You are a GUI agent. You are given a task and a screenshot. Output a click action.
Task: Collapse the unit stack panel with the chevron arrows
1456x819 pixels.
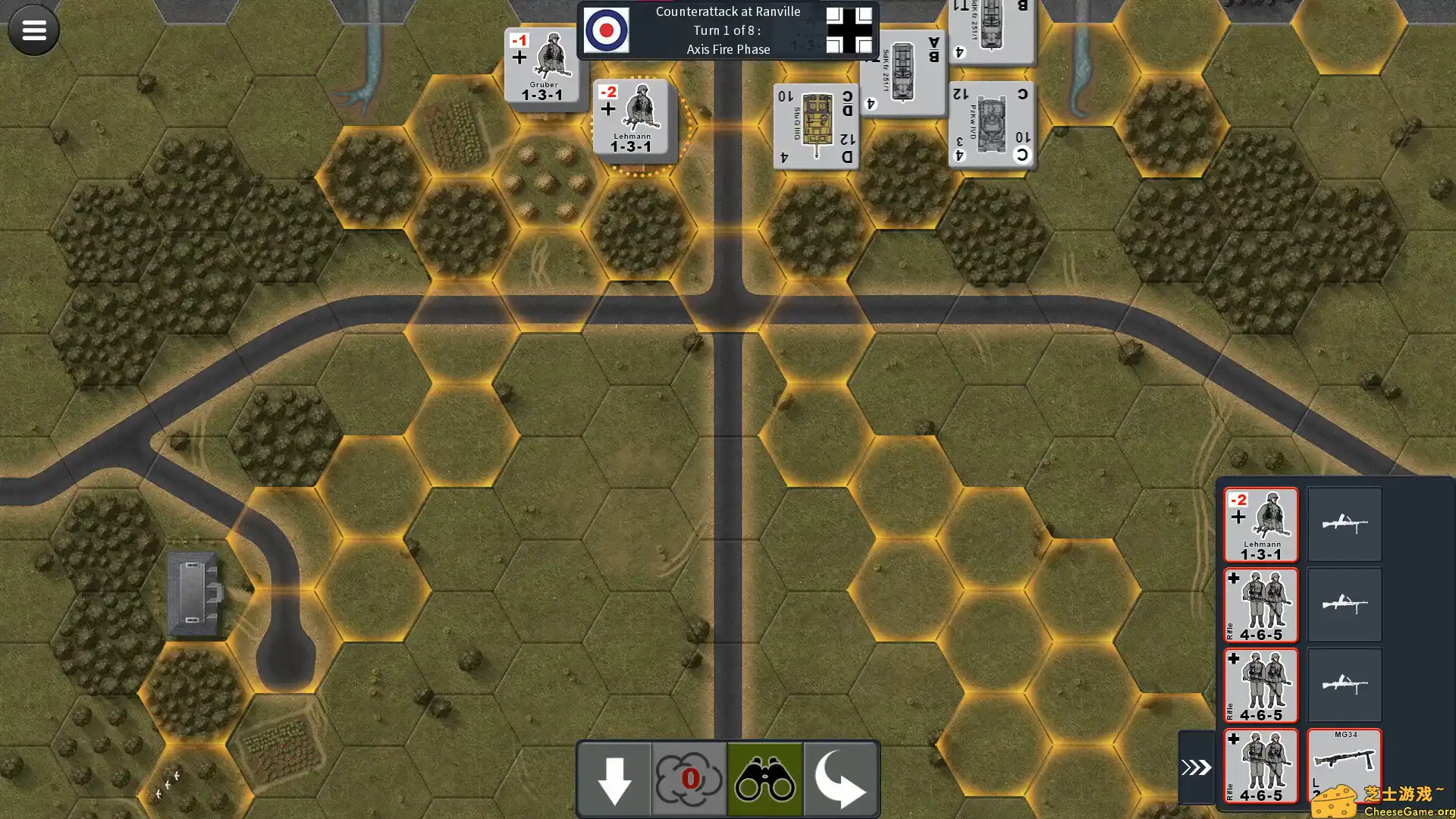tap(1196, 767)
